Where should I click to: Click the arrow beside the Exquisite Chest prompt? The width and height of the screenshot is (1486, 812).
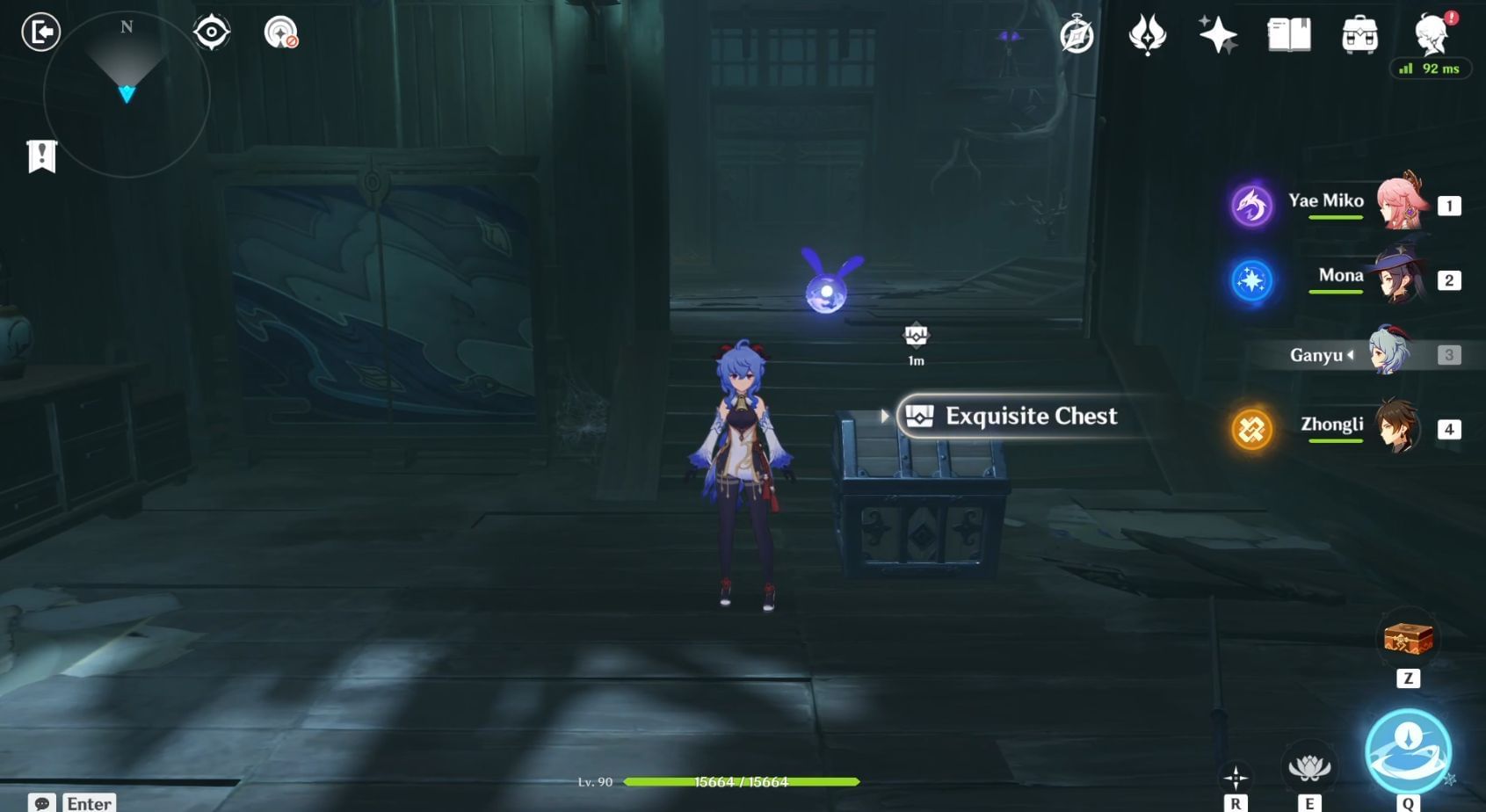pyautogui.click(x=886, y=417)
